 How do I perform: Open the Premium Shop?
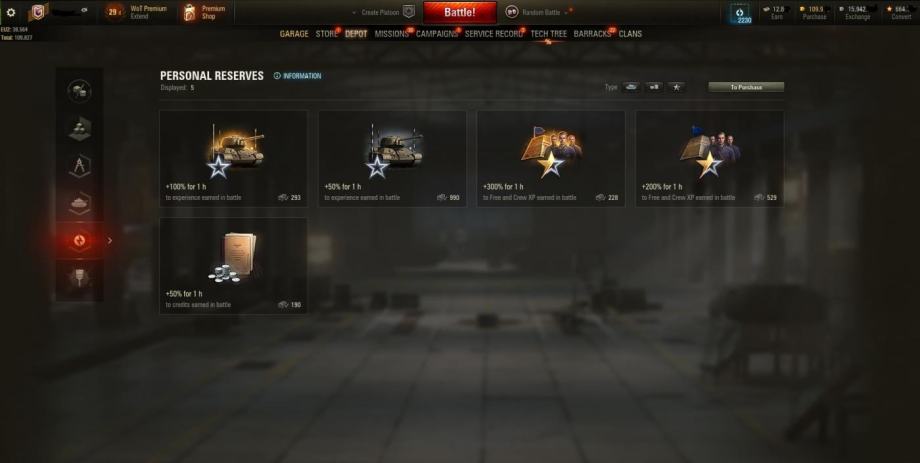tap(203, 12)
